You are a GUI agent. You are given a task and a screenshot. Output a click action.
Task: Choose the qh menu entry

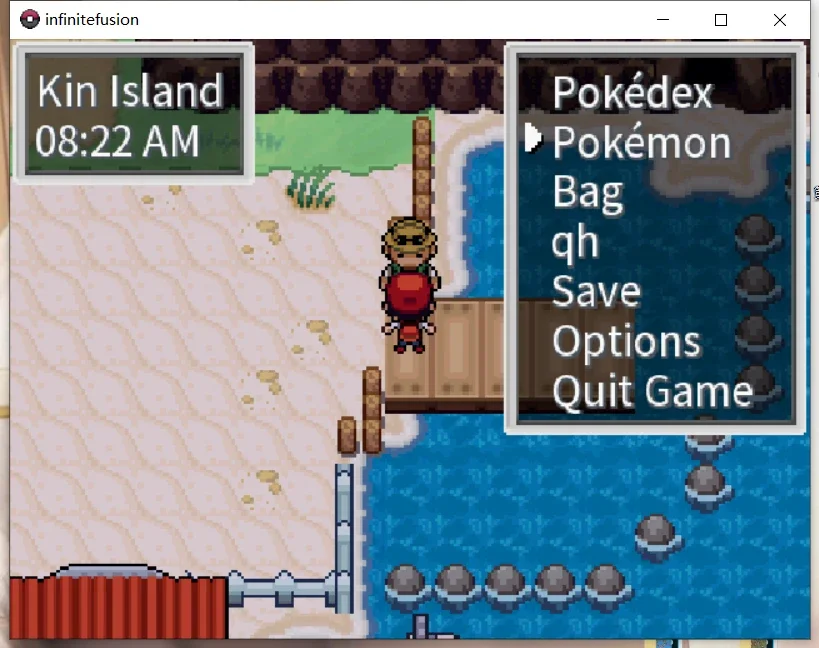point(575,242)
